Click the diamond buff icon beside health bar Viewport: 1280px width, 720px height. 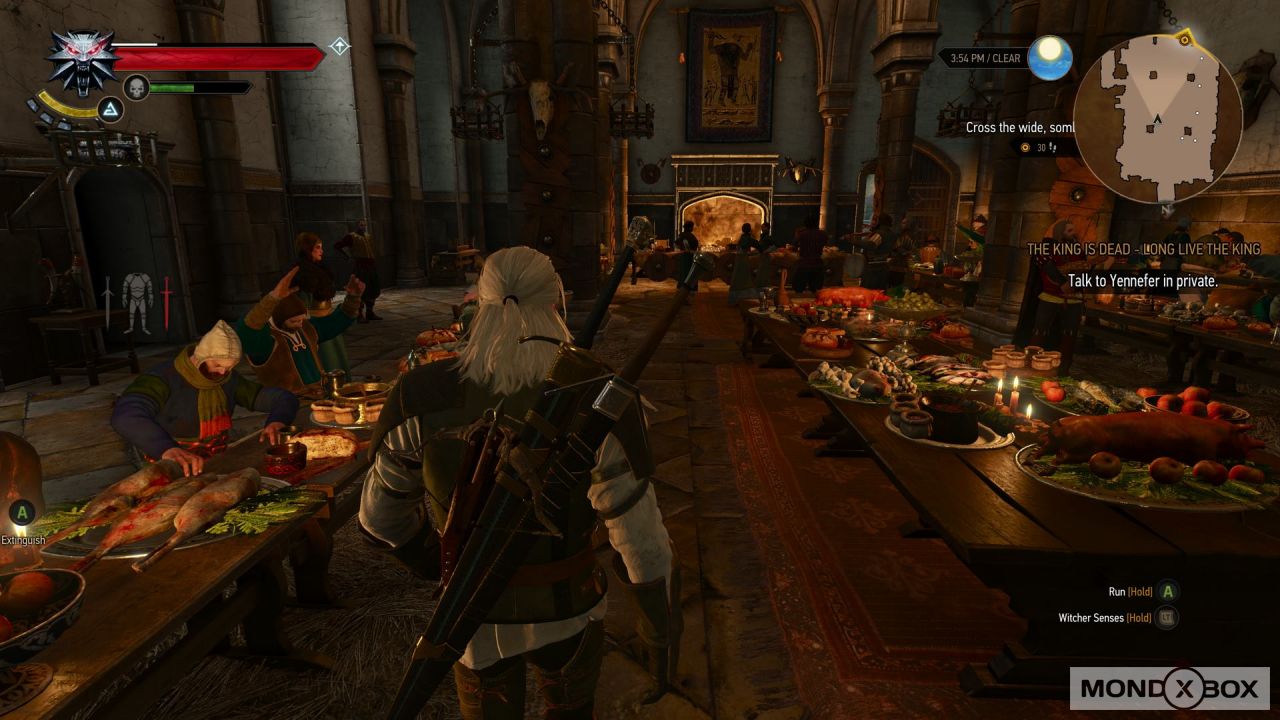click(340, 46)
